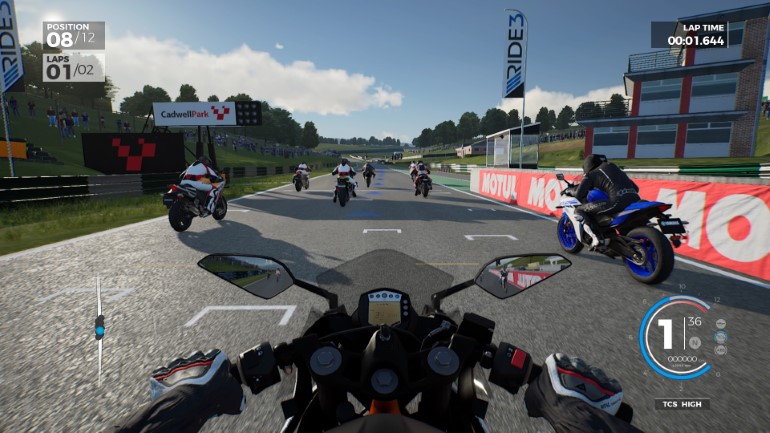
Task: Select the highlighted blue assist icon by gauge
Action: [x=722, y=338]
